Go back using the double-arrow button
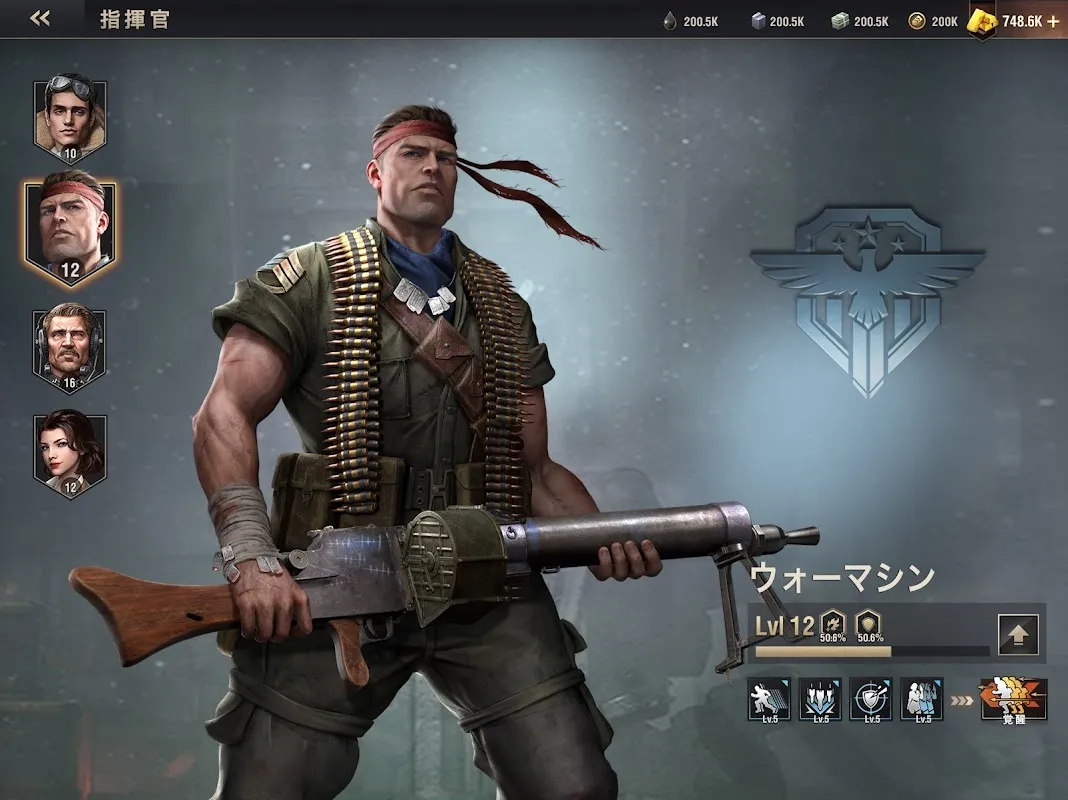The width and height of the screenshot is (1068, 800). [x=40, y=19]
